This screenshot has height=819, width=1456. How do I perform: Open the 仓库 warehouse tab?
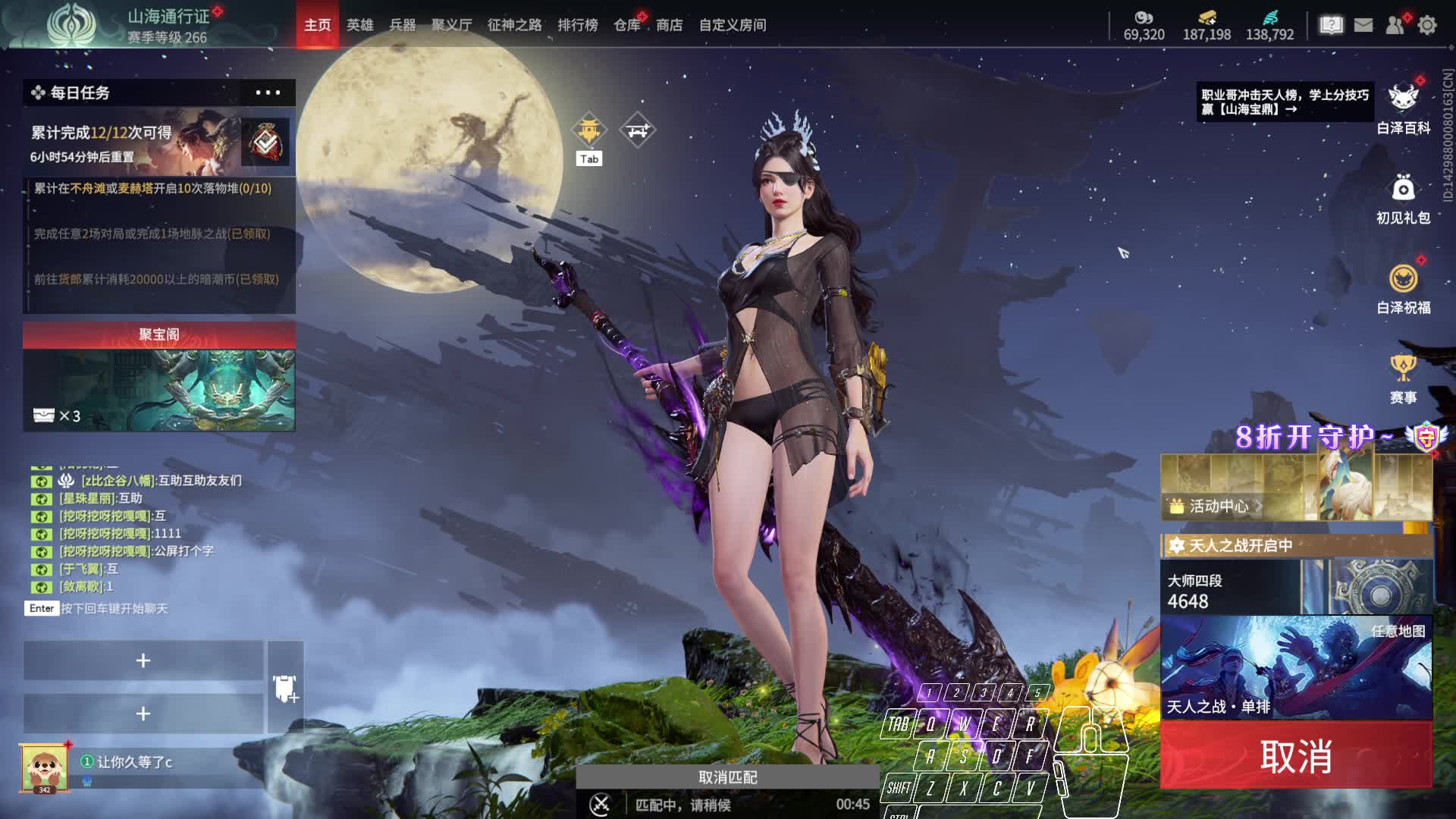(627, 25)
